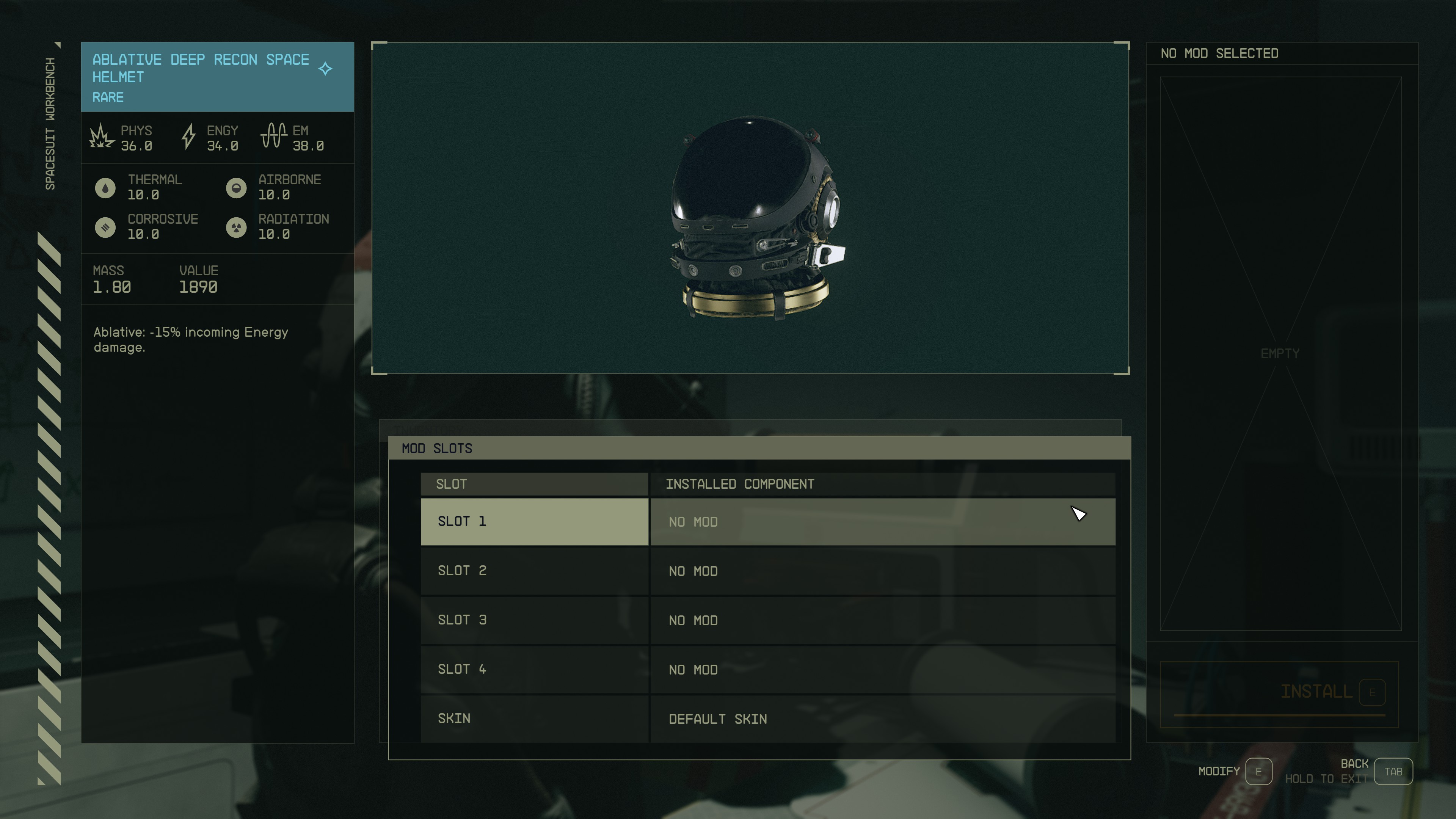Select the Radiation hazard icon
The image size is (1456, 819).
click(x=236, y=227)
